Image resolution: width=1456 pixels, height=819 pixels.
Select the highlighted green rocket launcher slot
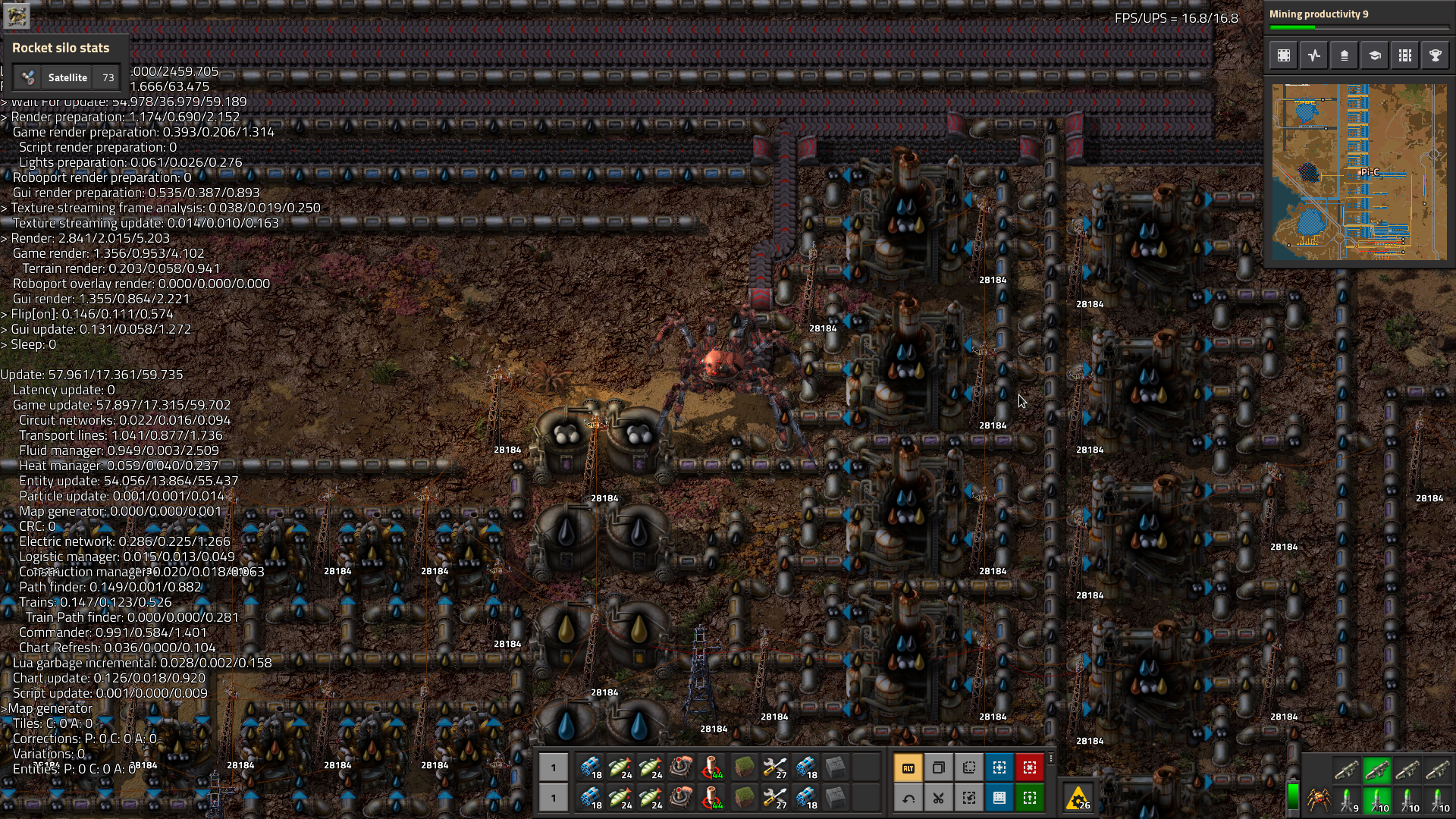[1376, 770]
